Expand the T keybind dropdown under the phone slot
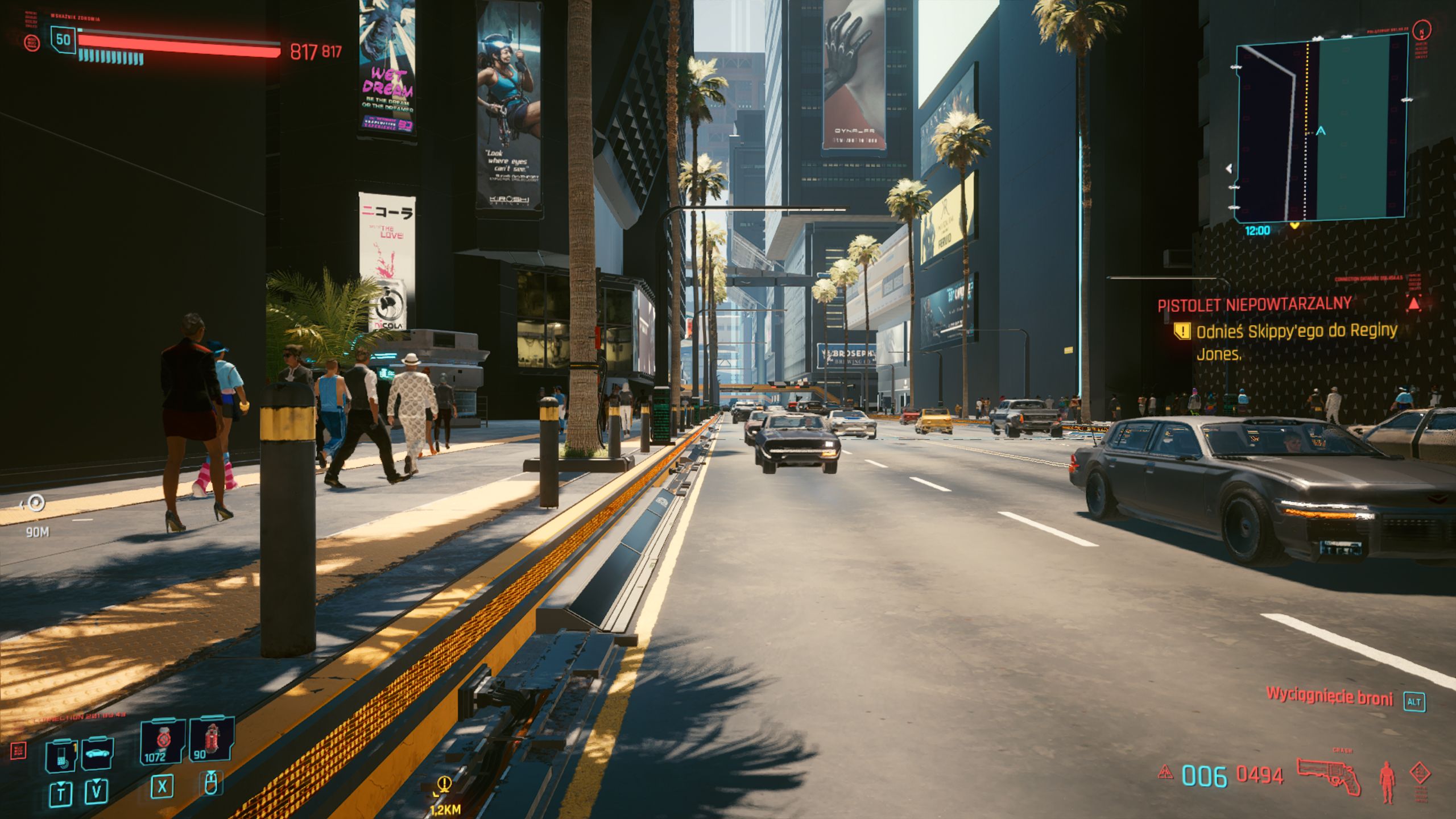This screenshot has height=819, width=1456. (x=60, y=792)
